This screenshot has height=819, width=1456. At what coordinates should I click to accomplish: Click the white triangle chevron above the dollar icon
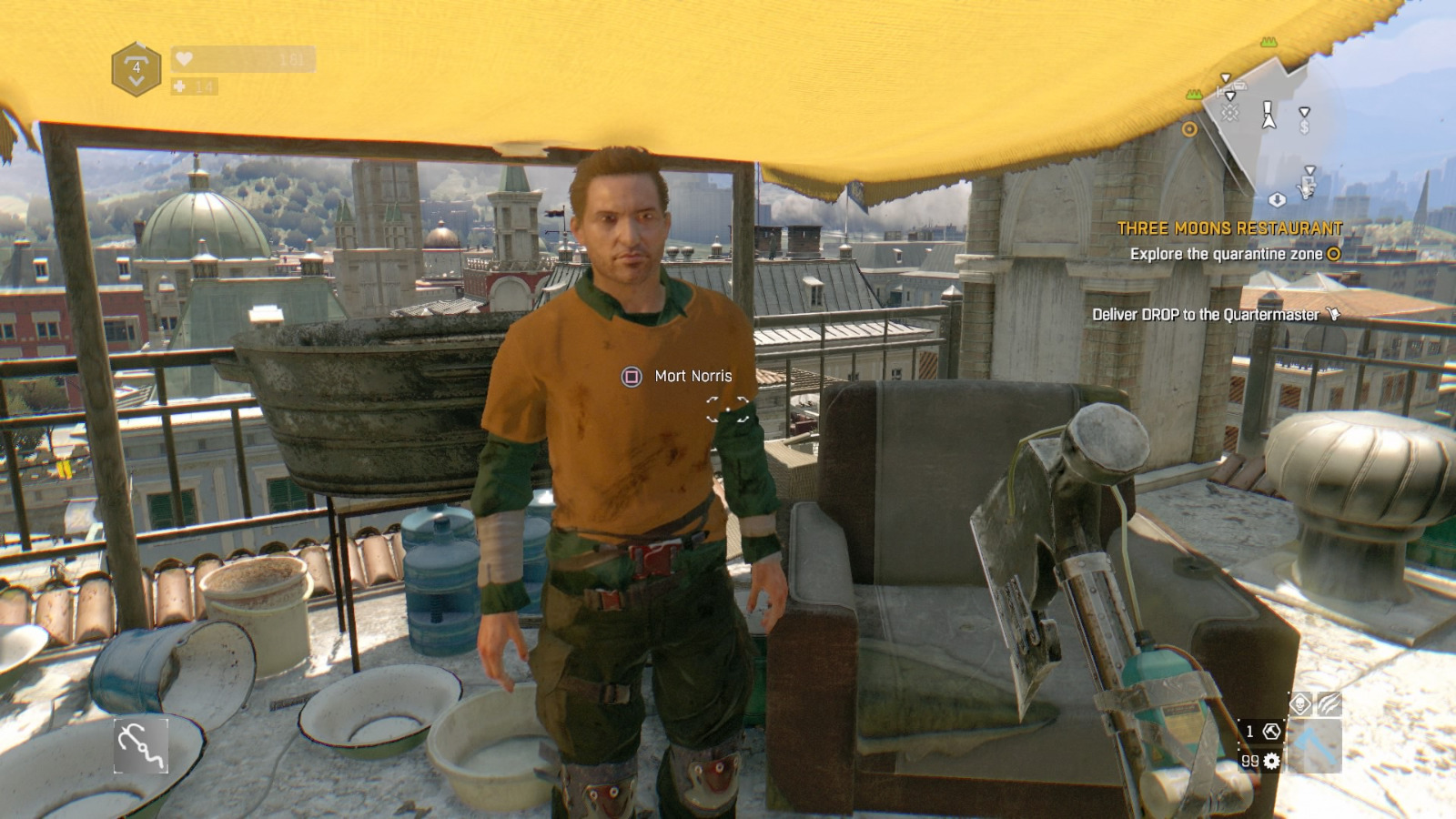(1304, 112)
